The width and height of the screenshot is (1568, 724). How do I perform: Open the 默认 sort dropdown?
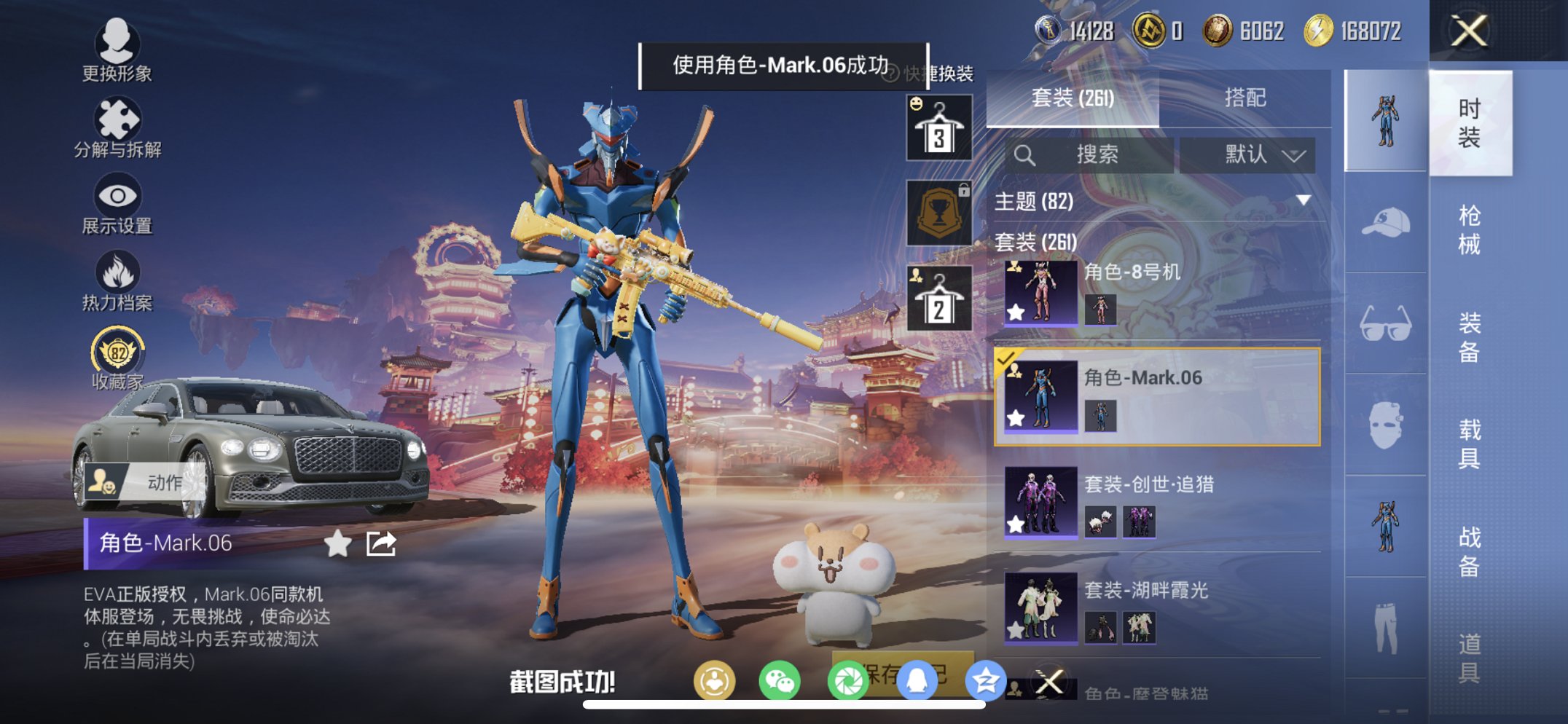coord(1247,155)
